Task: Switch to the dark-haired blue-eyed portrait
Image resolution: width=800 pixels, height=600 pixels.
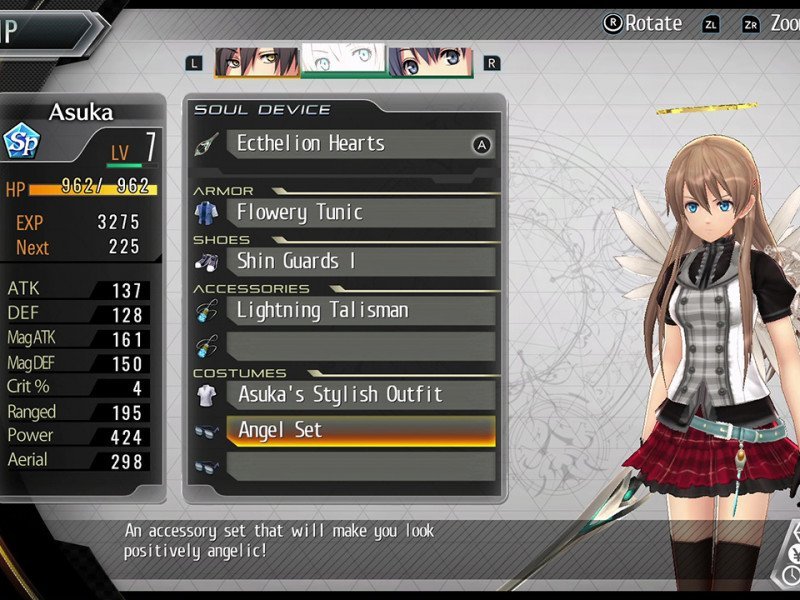Action: tap(430, 61)
